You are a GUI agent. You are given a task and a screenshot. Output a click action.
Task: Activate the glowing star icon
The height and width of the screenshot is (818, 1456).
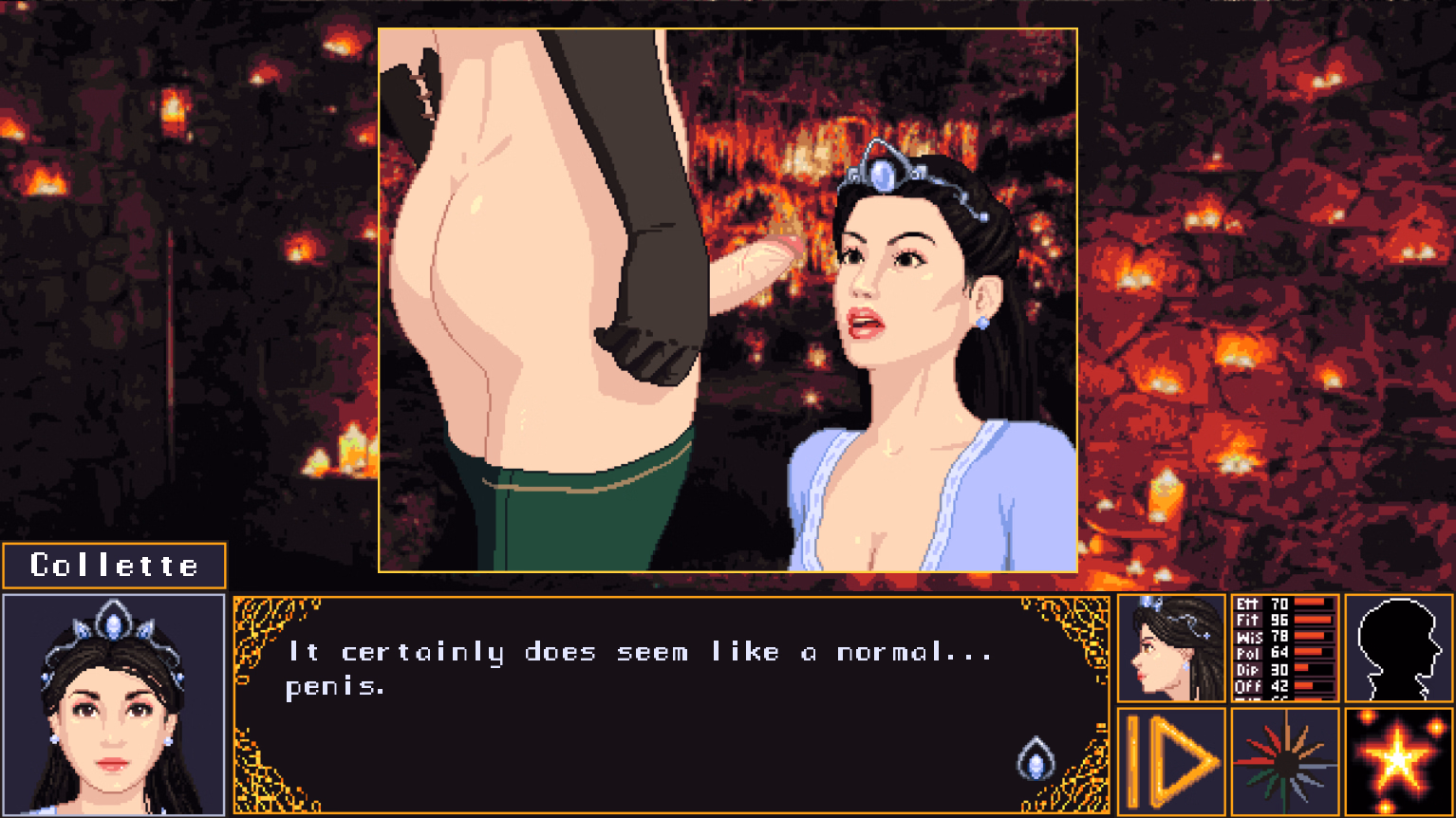point(1398,761)
